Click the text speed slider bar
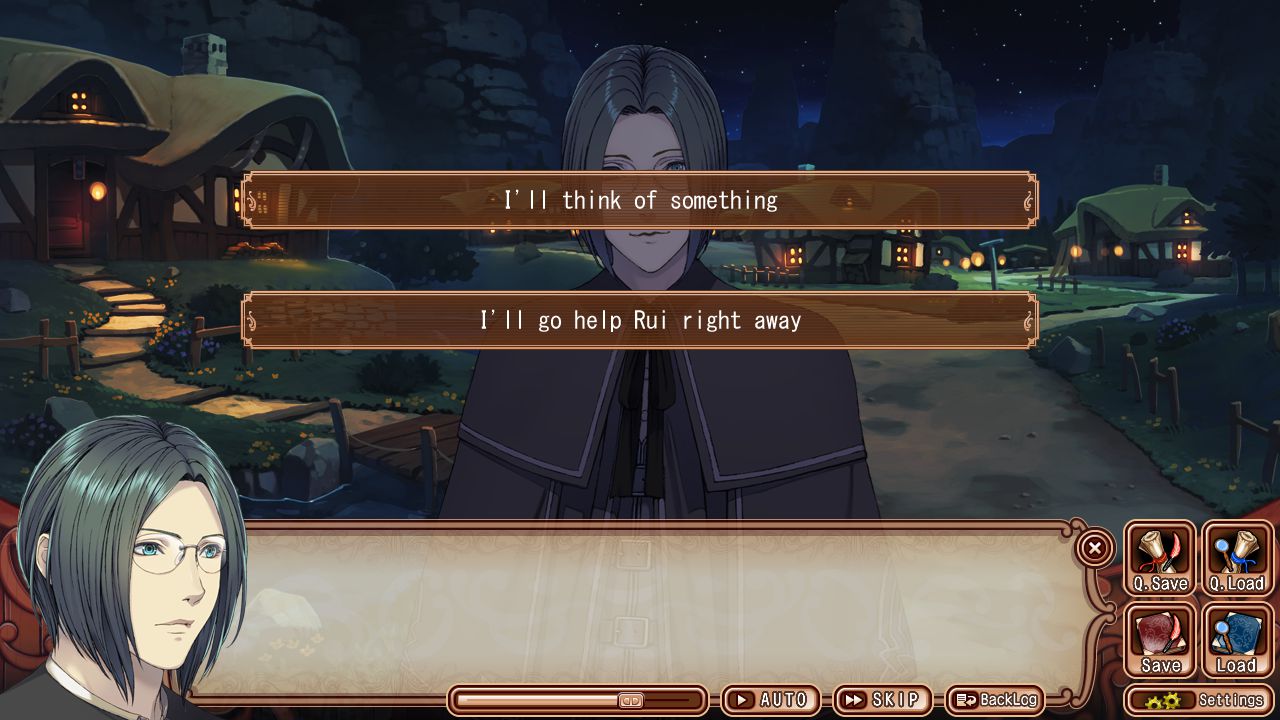 click(579, 700)
